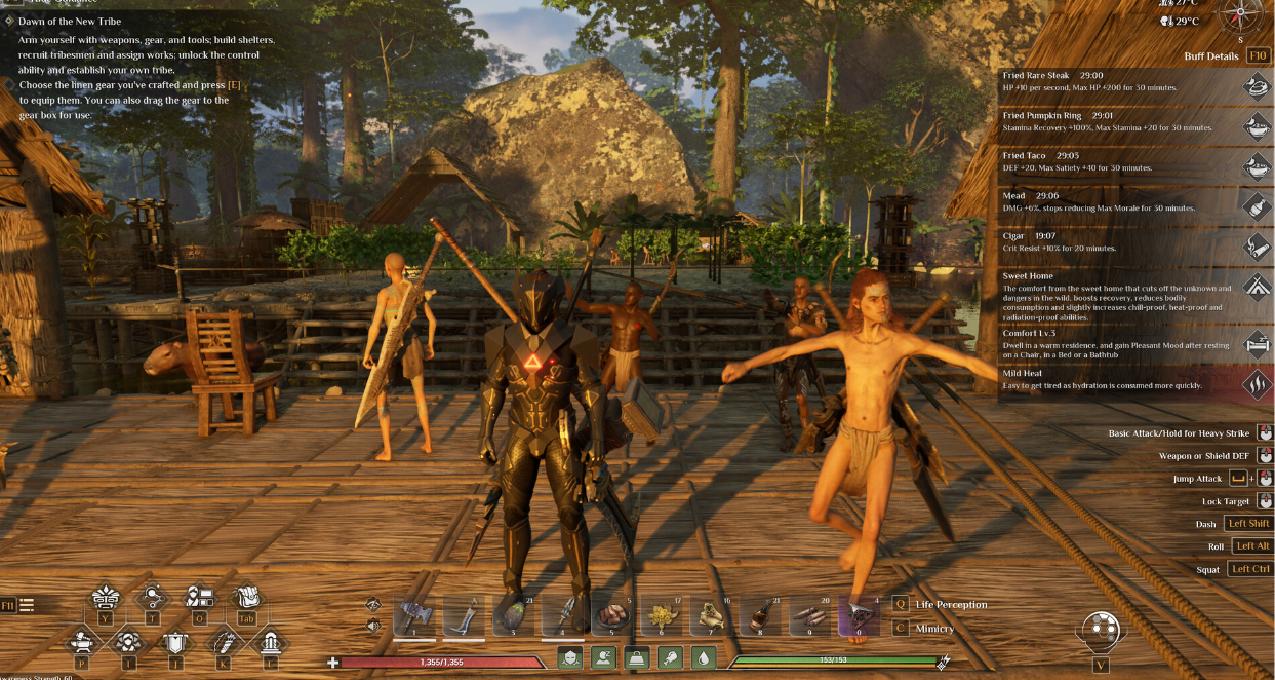Image resolution: width=1275 pixels, height=680 pixels.
Task: Pick the purple highlighted hotbar slot 0
Action: [x=859, y=616]
